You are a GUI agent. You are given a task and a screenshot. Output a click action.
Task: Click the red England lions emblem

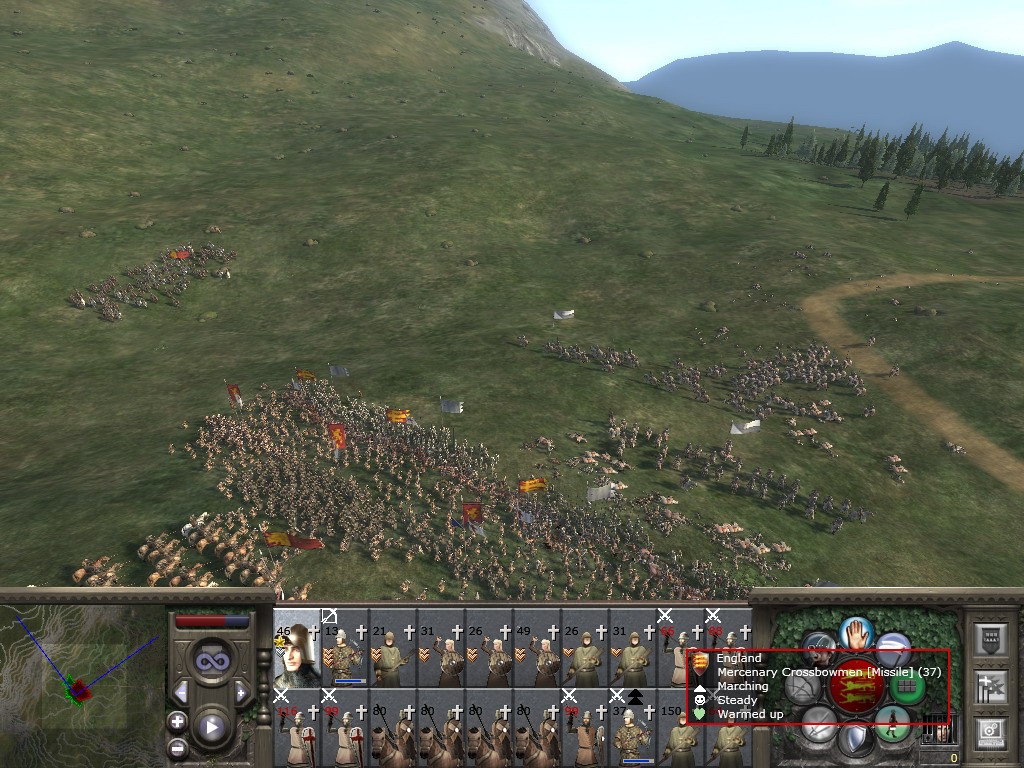click(856, 686)
